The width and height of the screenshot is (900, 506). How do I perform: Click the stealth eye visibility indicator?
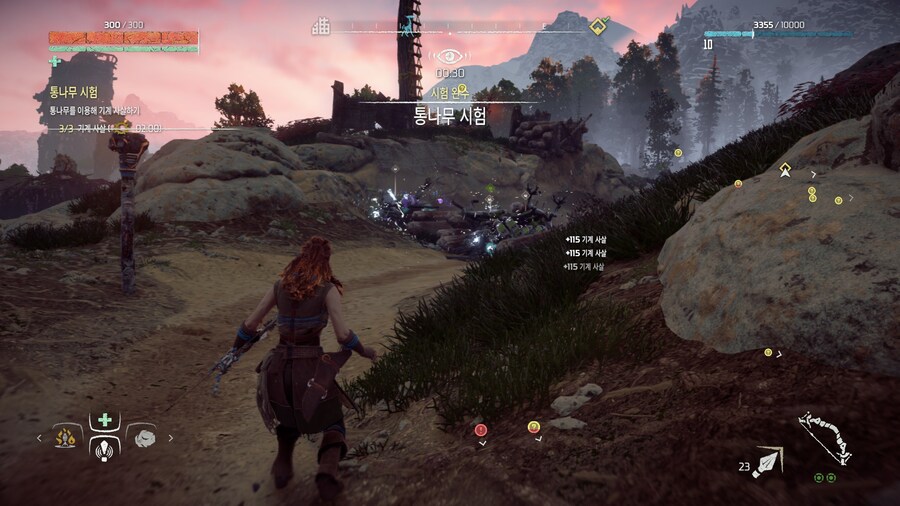tap(449, 56)
